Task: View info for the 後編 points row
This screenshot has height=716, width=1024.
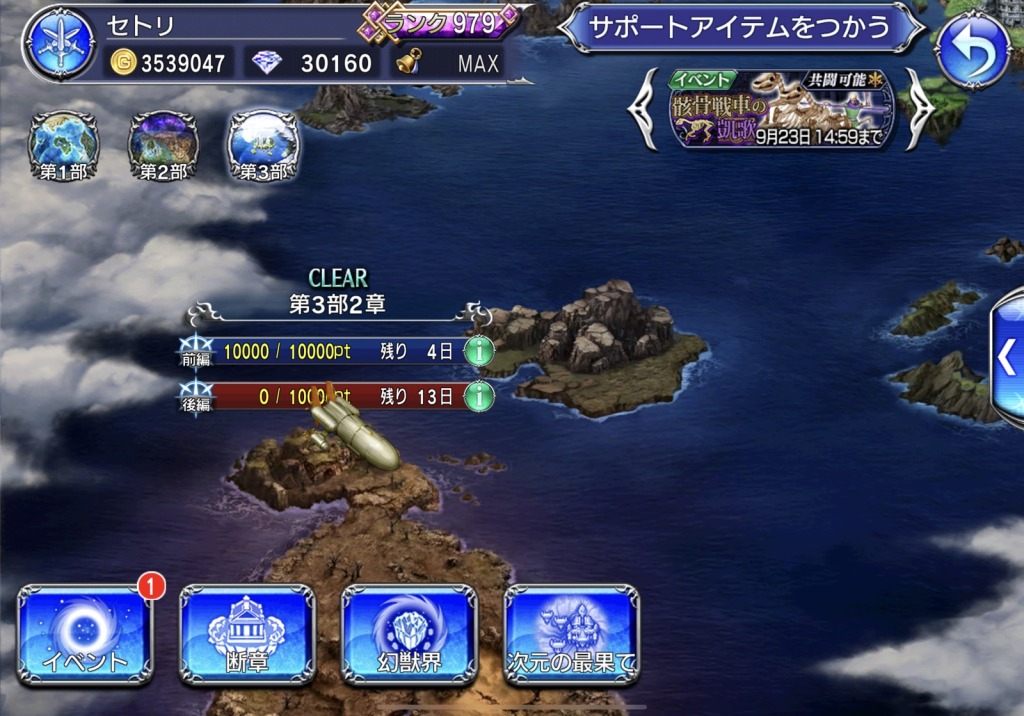Action: click(480, 396)
